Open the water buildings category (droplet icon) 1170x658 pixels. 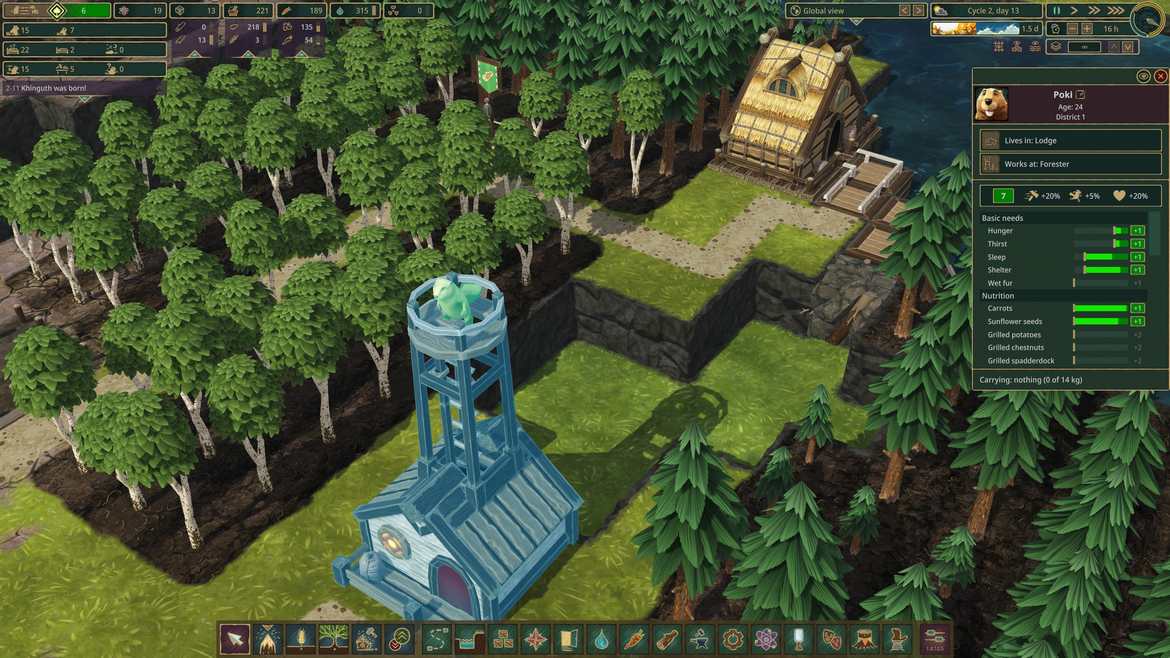pos(601,638)
